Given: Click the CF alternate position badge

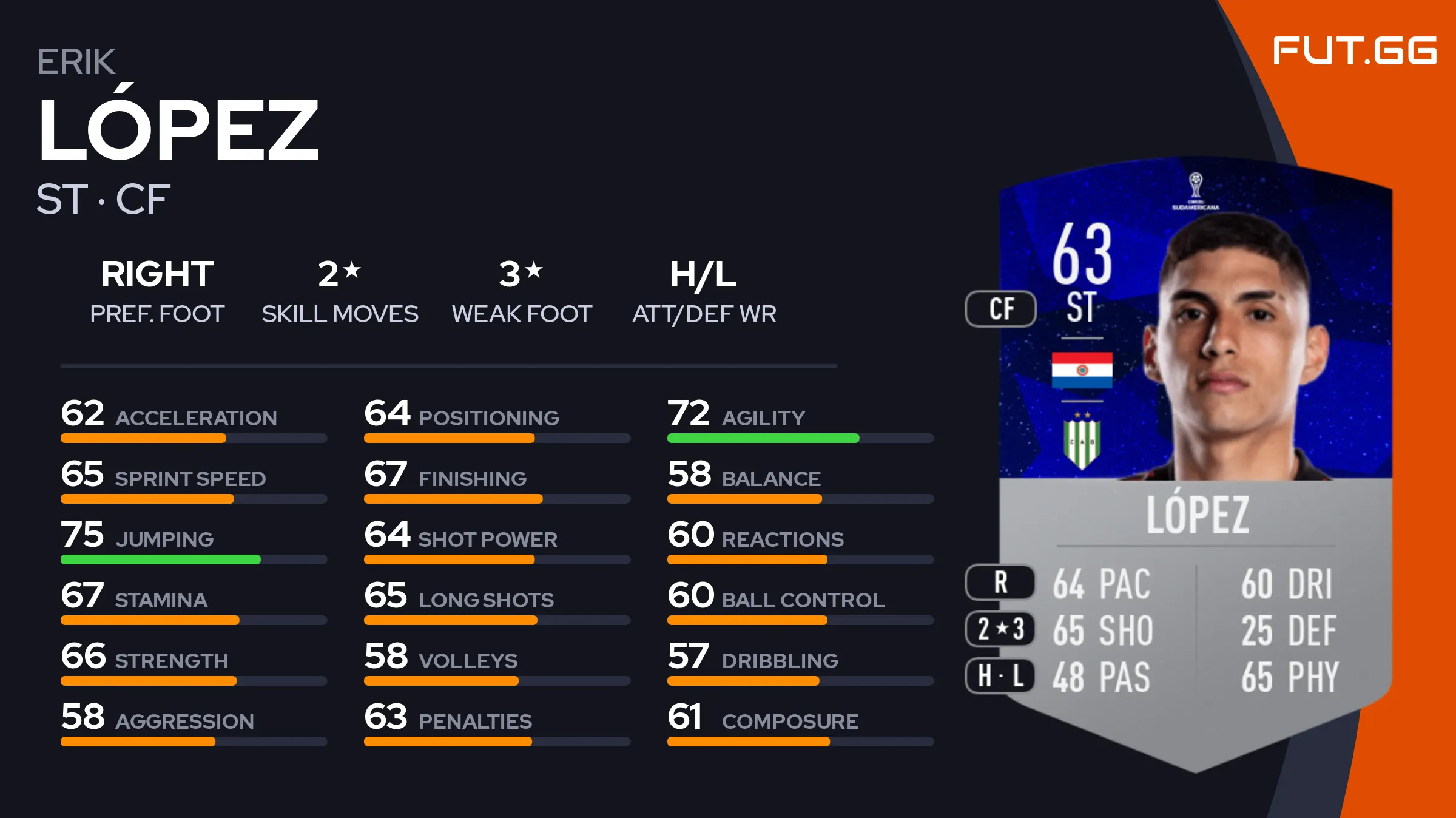Looking at the screenshot, I should 1001,309.
